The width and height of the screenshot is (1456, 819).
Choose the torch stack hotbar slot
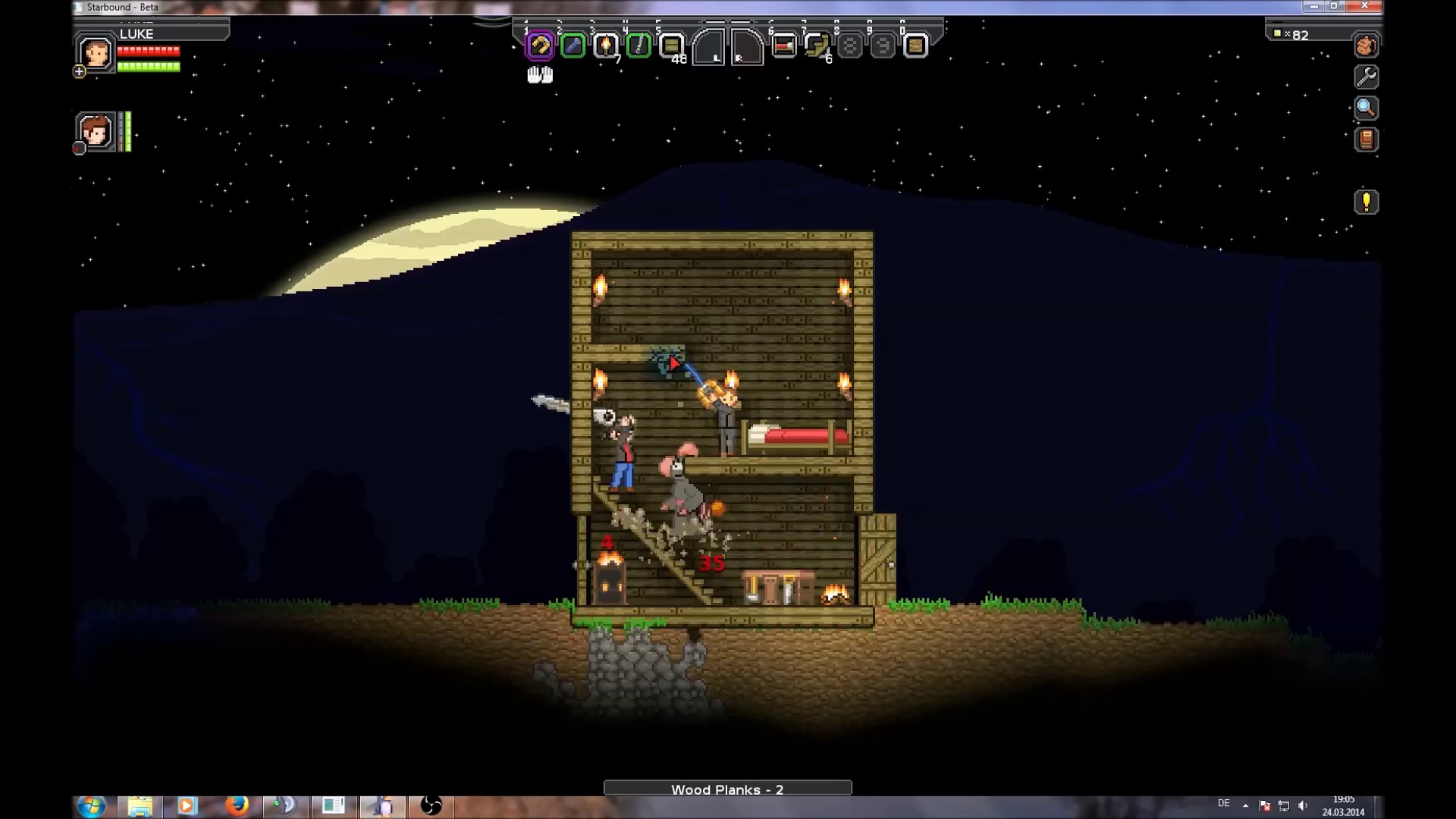pyautogui.click(x=605, y=46)
